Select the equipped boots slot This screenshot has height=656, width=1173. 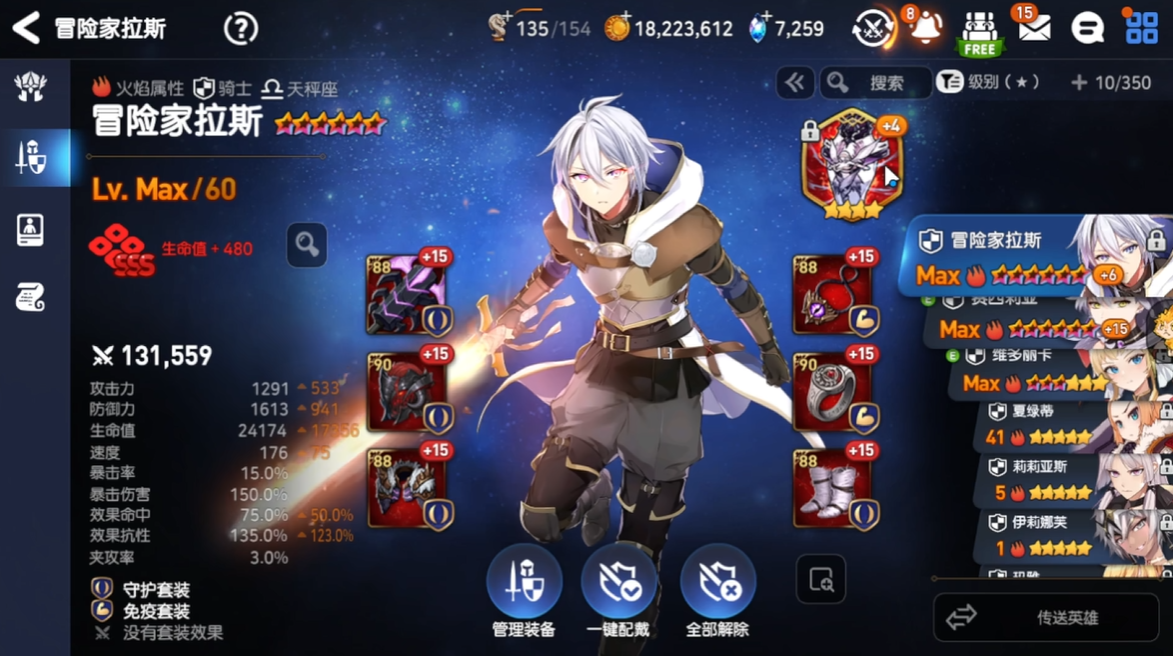832,488
